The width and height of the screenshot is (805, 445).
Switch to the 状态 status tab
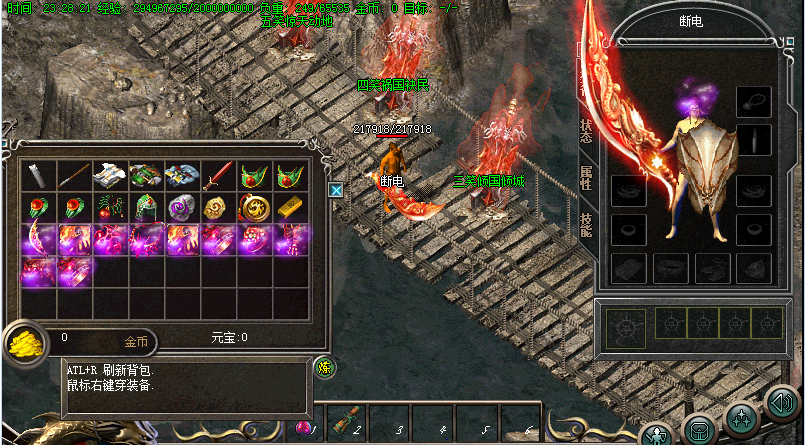[x=587, y=135]
